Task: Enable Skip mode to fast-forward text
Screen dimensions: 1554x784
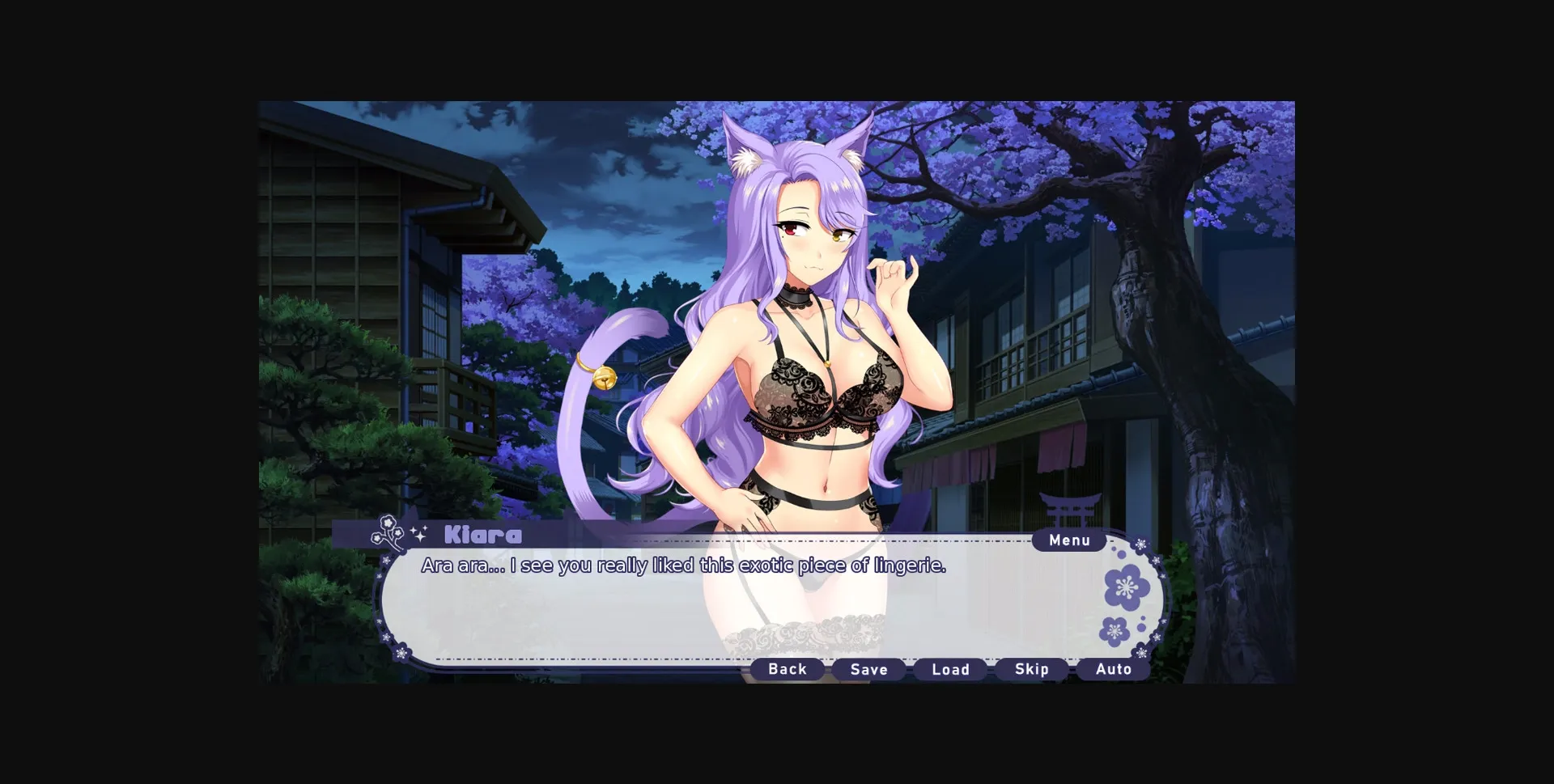Action: coord(1031,669)
